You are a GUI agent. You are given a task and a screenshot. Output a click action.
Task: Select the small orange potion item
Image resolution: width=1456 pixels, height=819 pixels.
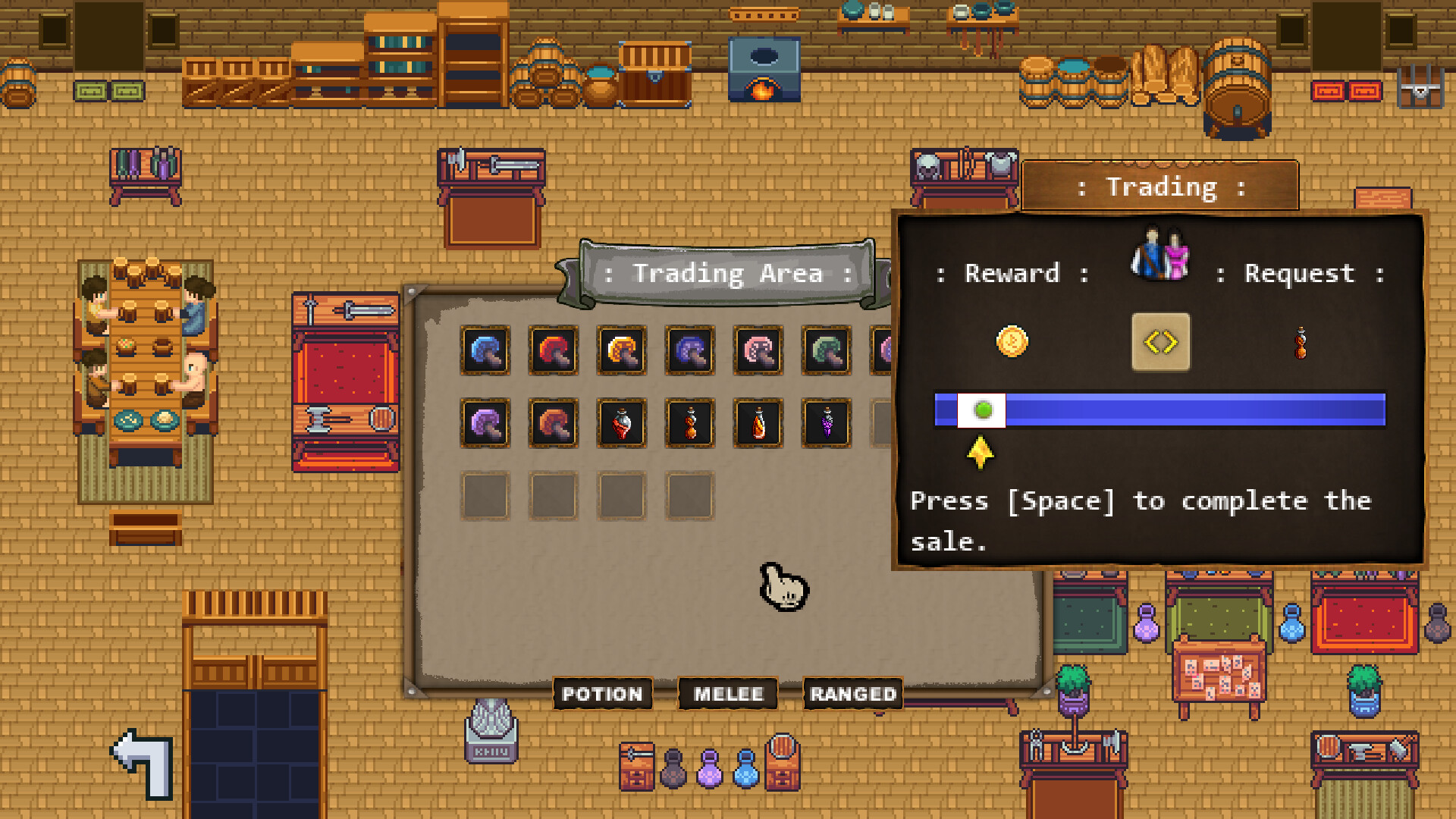pos(689,423)
